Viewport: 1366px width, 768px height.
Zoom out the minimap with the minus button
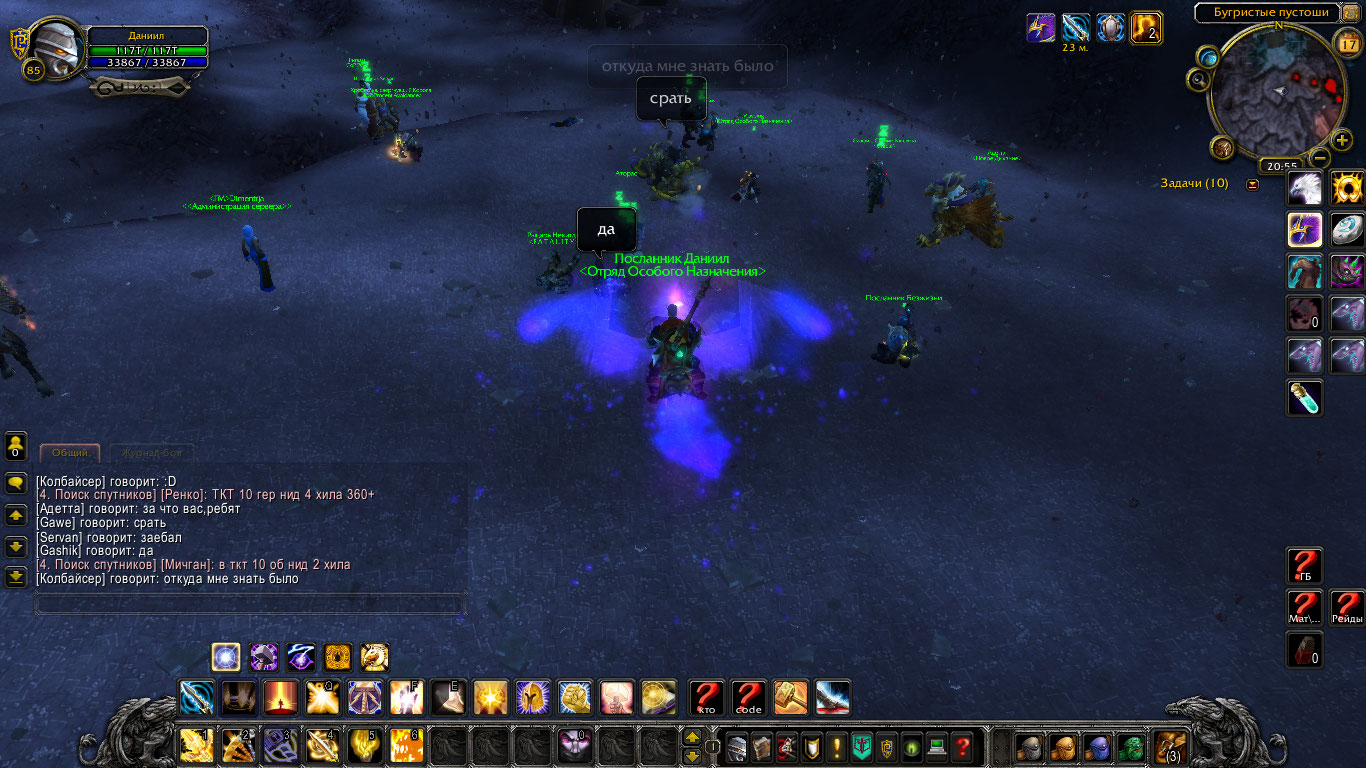point(1320,158)
